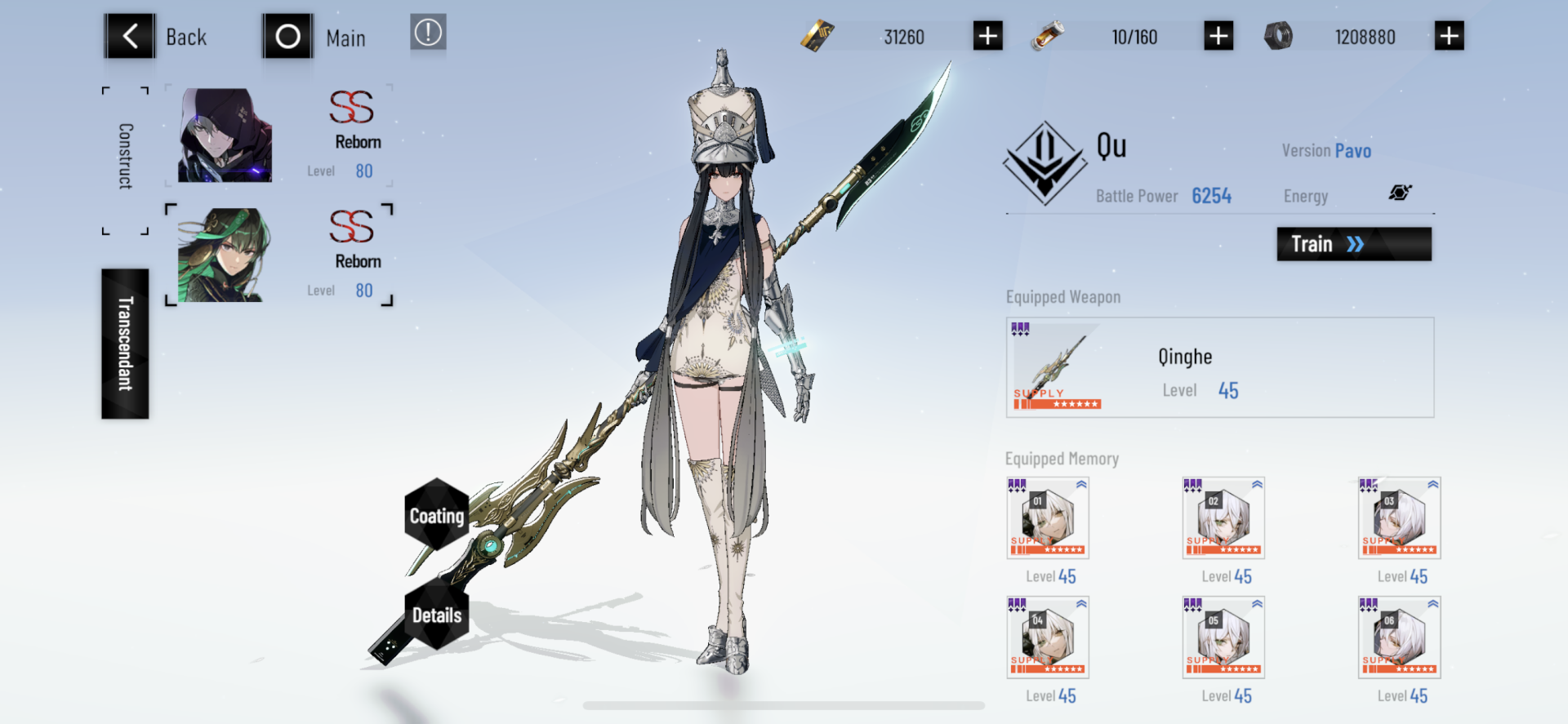Image resolution: width=1568 pixels, height=724 pixels.
Task: Click the Main hexagon icon
Action: pos(287,35)
